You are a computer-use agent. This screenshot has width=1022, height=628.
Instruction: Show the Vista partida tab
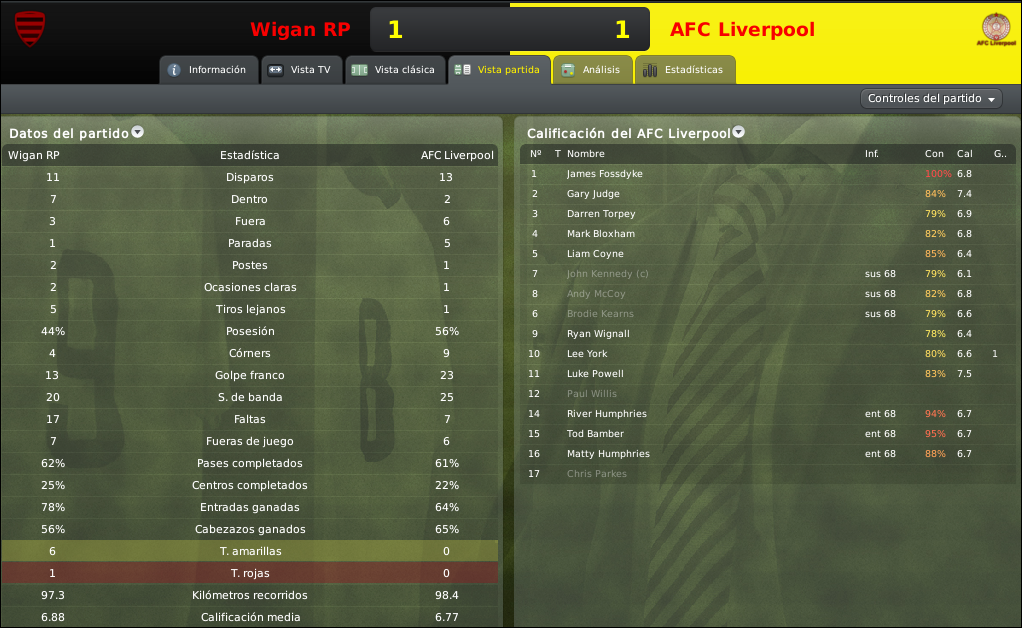click(x=499, y=70)
